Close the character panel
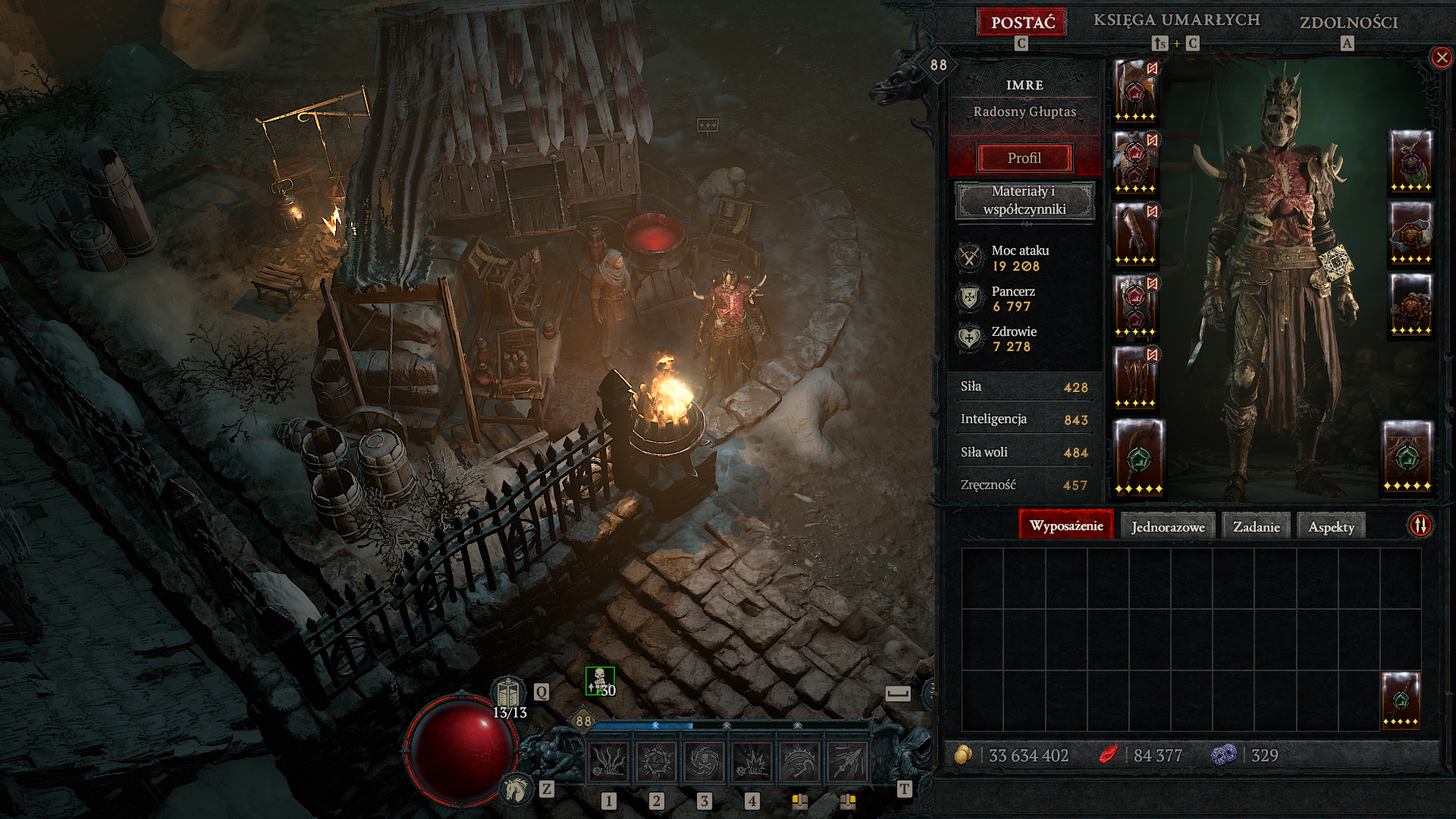 tap(1441, 58)
